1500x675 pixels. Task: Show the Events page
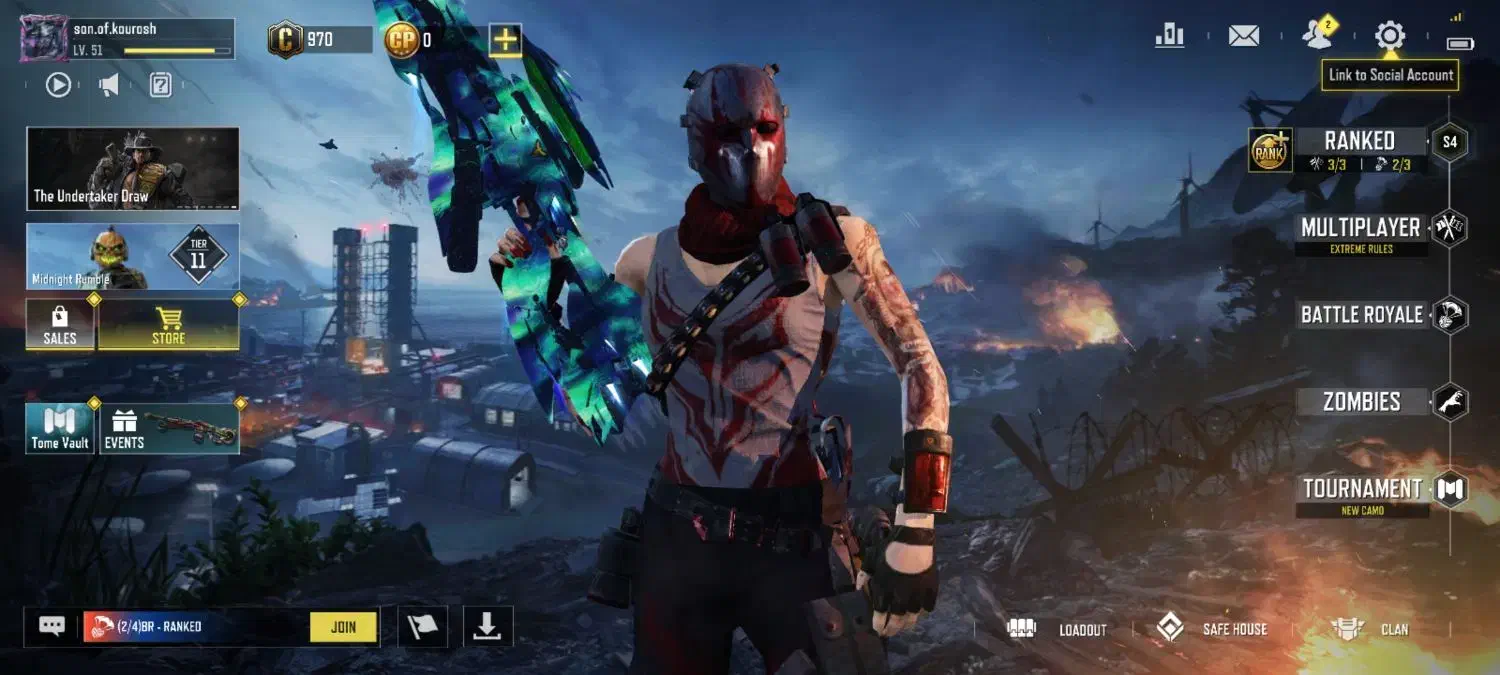click(x=168, y=429)
